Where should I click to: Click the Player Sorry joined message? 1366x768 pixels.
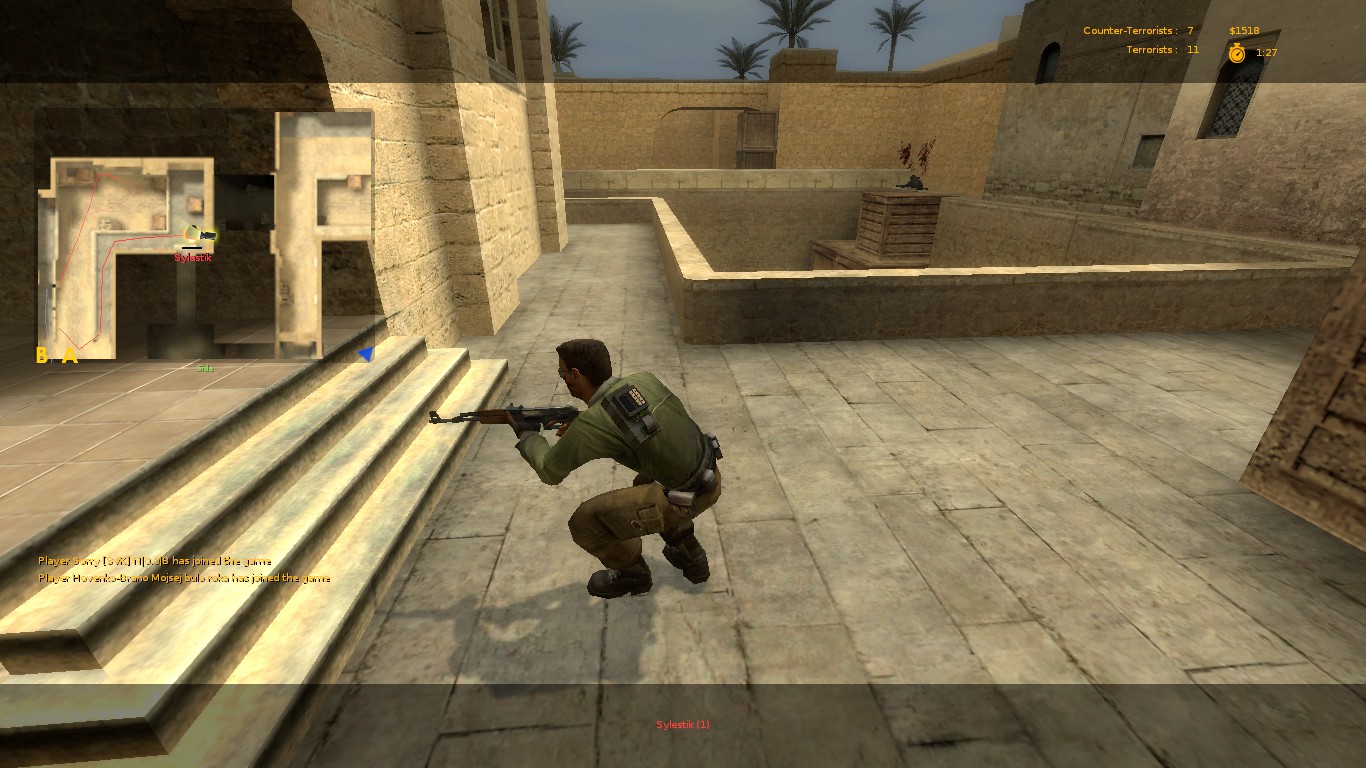154,561
